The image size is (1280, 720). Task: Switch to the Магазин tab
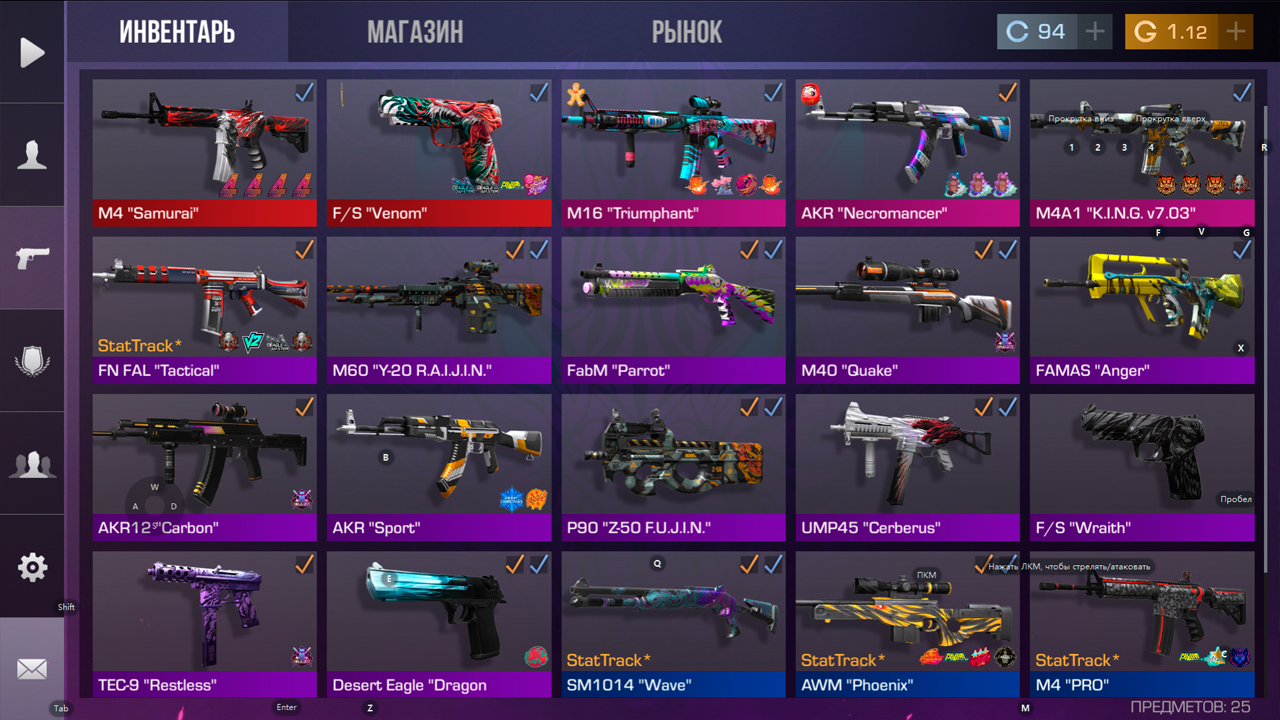point(415,32)
